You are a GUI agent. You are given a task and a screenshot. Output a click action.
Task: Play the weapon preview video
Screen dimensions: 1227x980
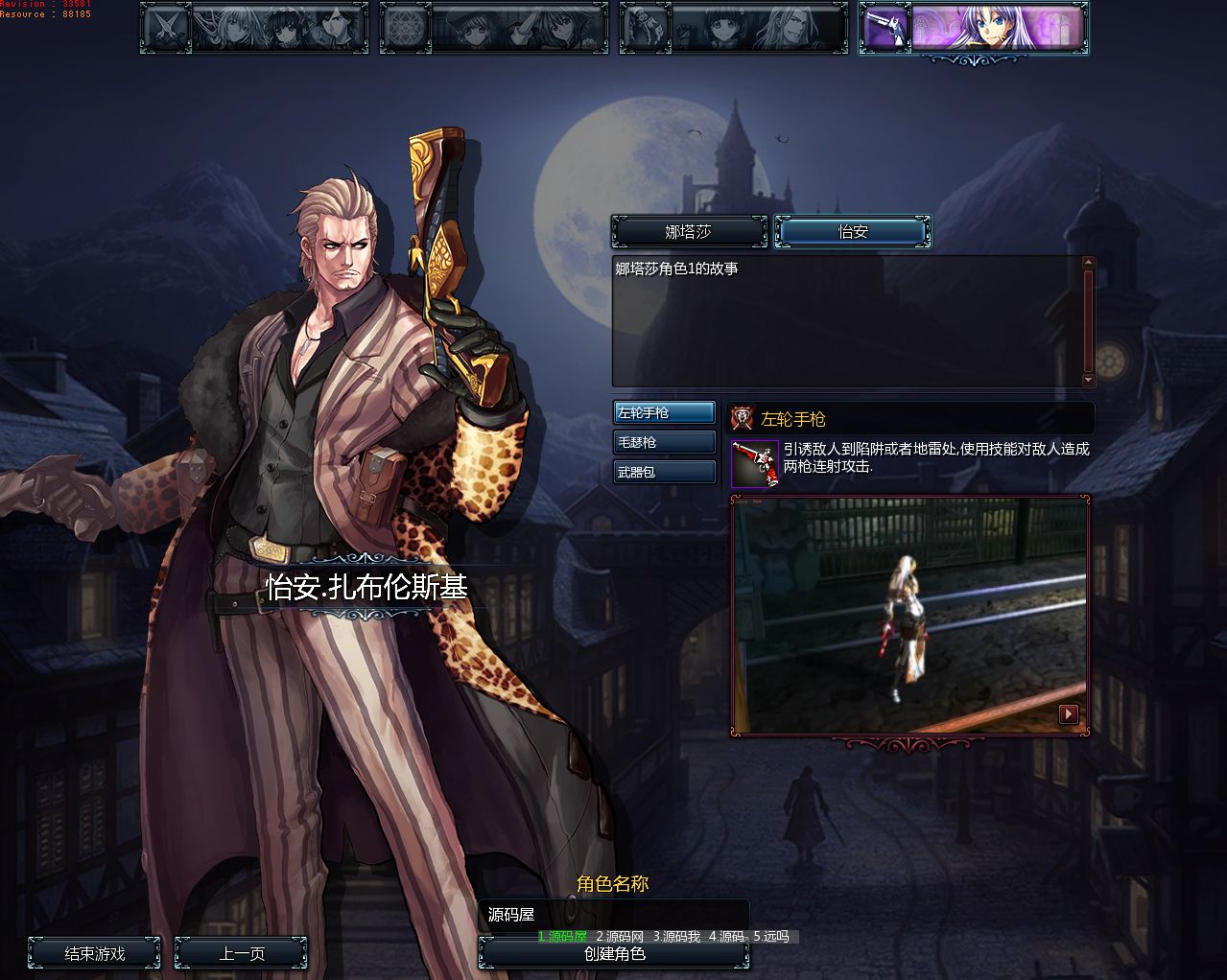pos(1068,713)
